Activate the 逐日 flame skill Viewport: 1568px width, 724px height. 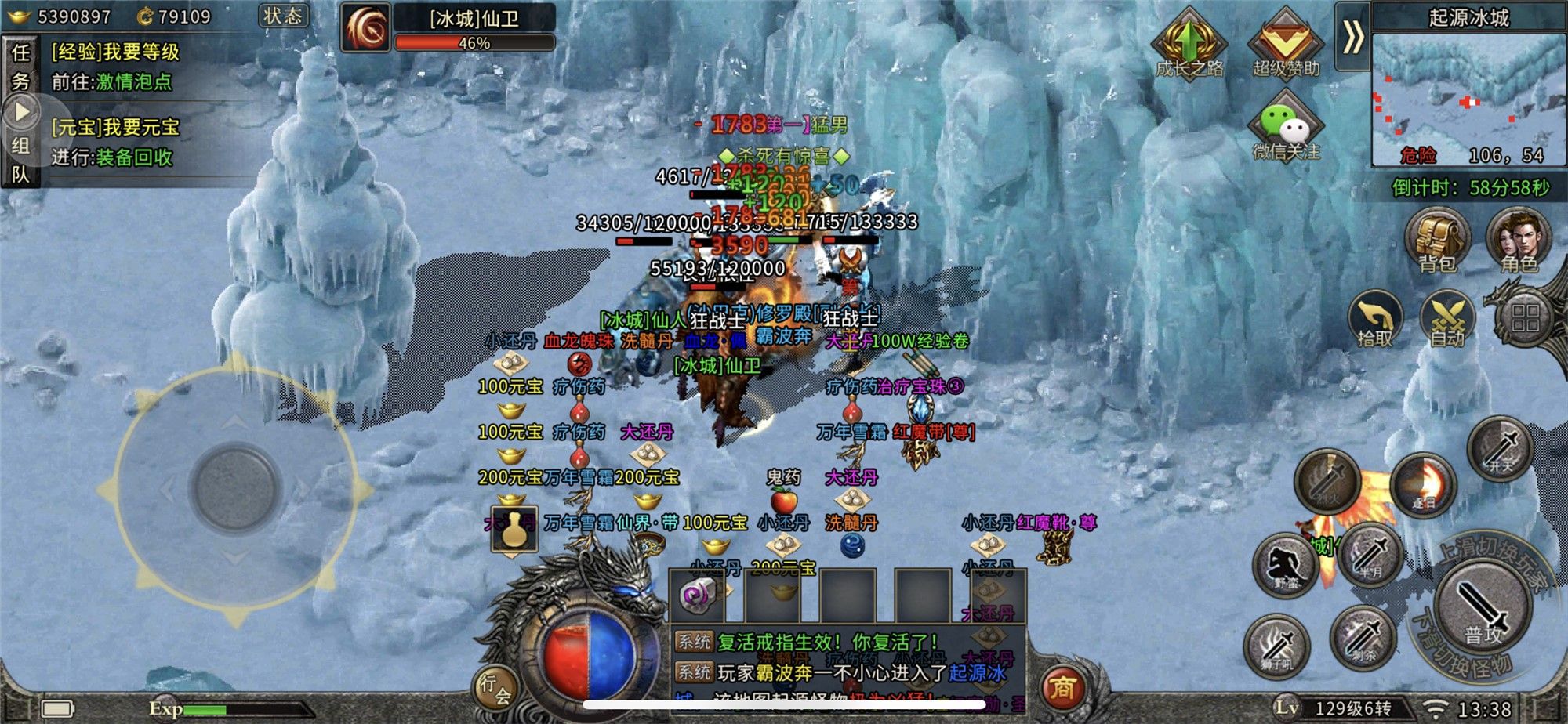point(1423,486)
